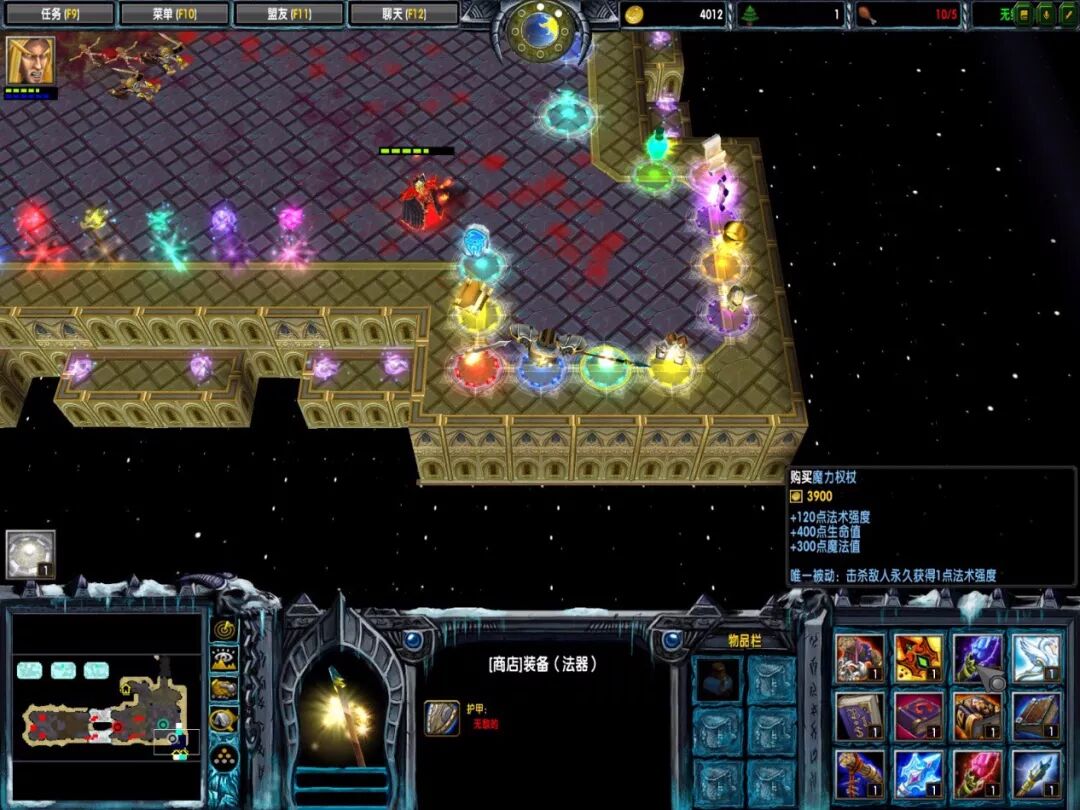Viewport: 1080px width, 810px height.
Task: Click the formation movement toggle button
Action: [224, 754]
